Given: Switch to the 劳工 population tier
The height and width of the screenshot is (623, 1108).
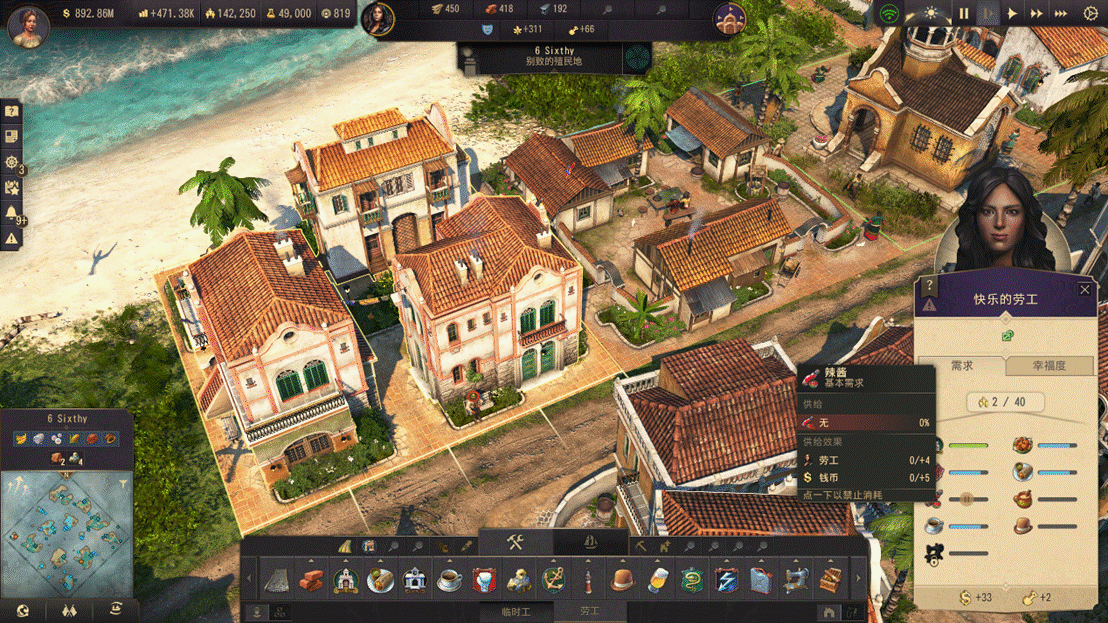Looking at the screenshot, I should [590, 612].
